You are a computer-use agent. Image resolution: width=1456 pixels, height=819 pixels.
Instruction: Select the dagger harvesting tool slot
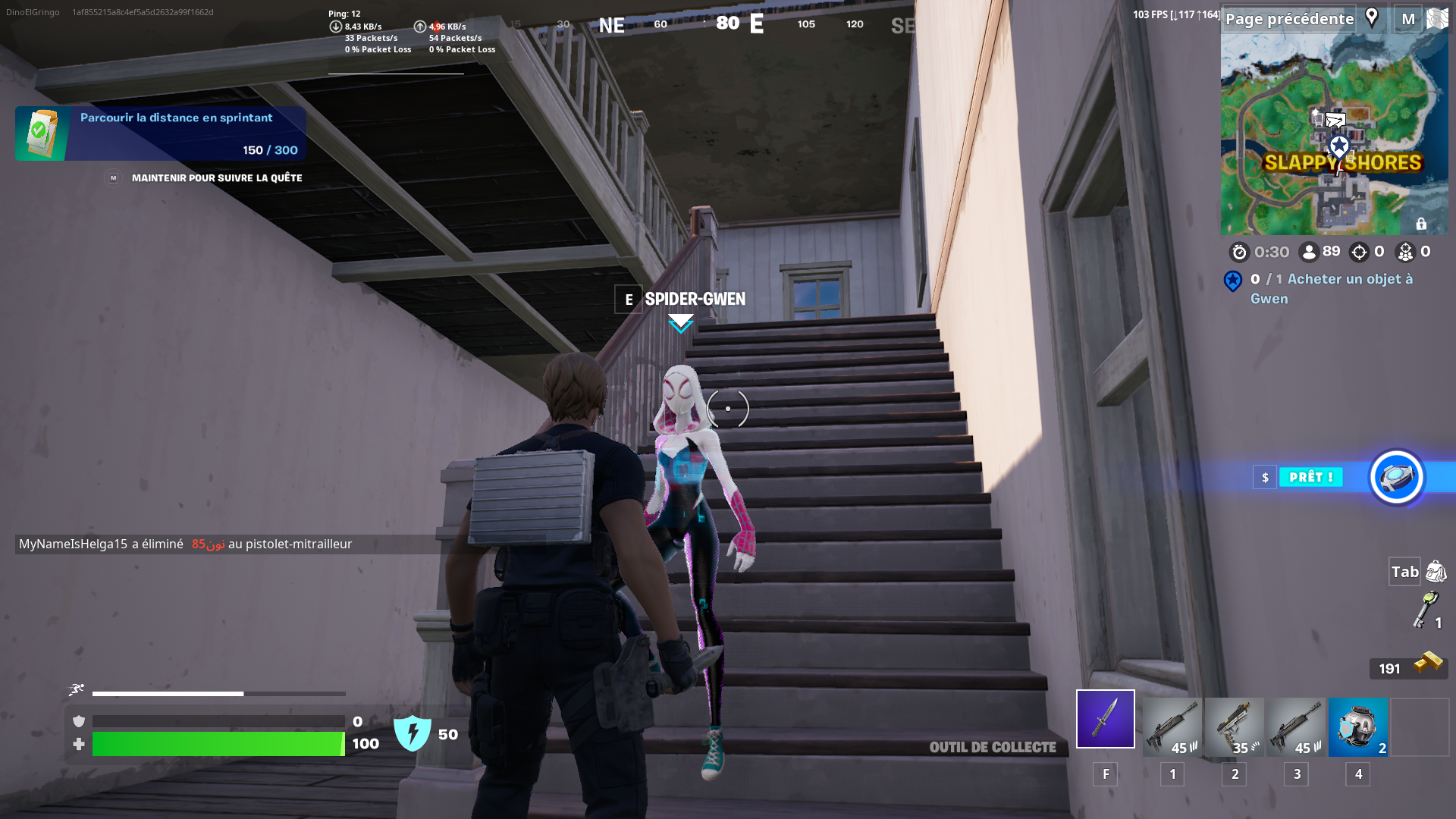click(x=1105, y=718)
